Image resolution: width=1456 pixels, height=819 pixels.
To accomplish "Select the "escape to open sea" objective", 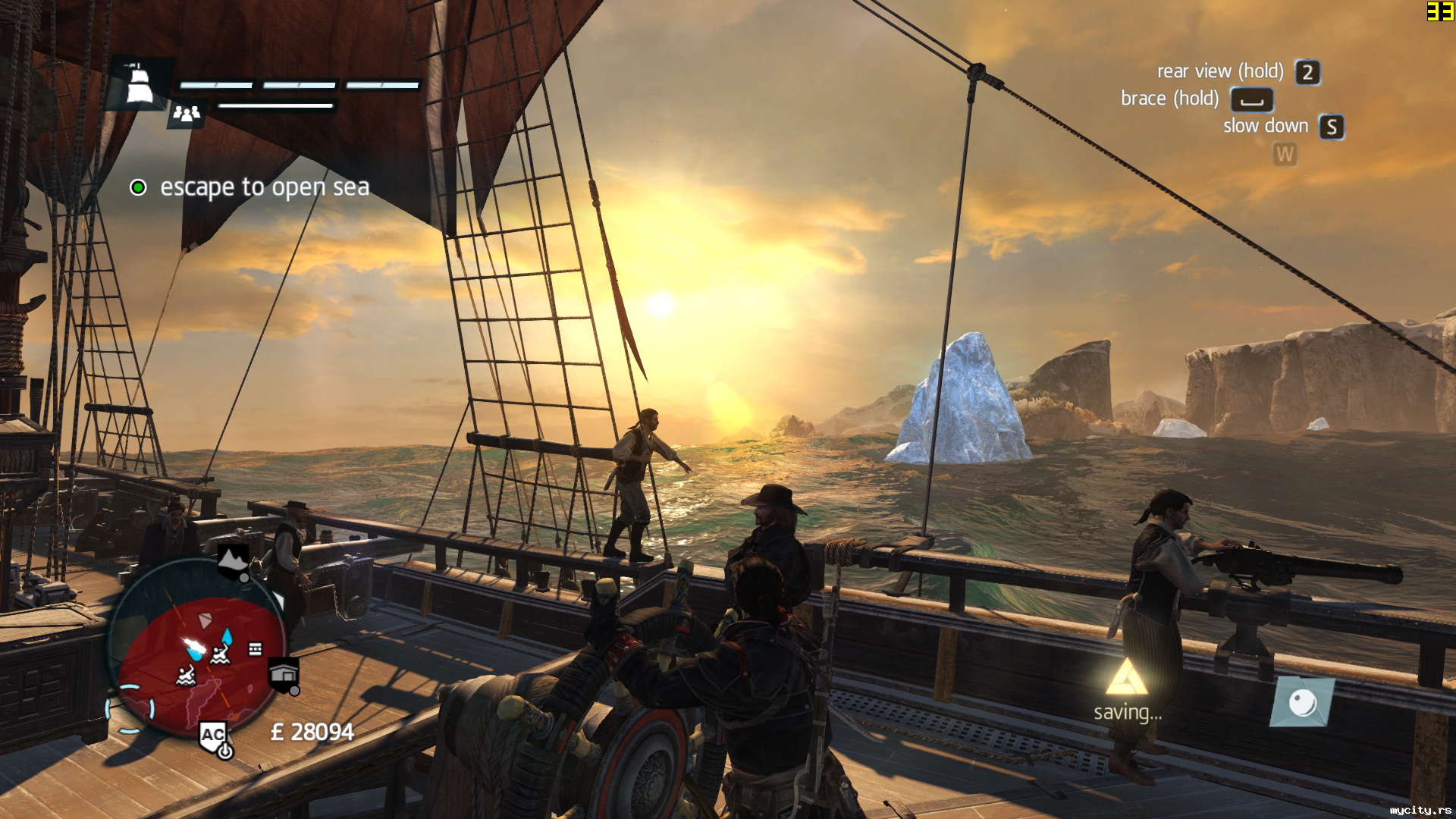I will [x=264, y=187].
